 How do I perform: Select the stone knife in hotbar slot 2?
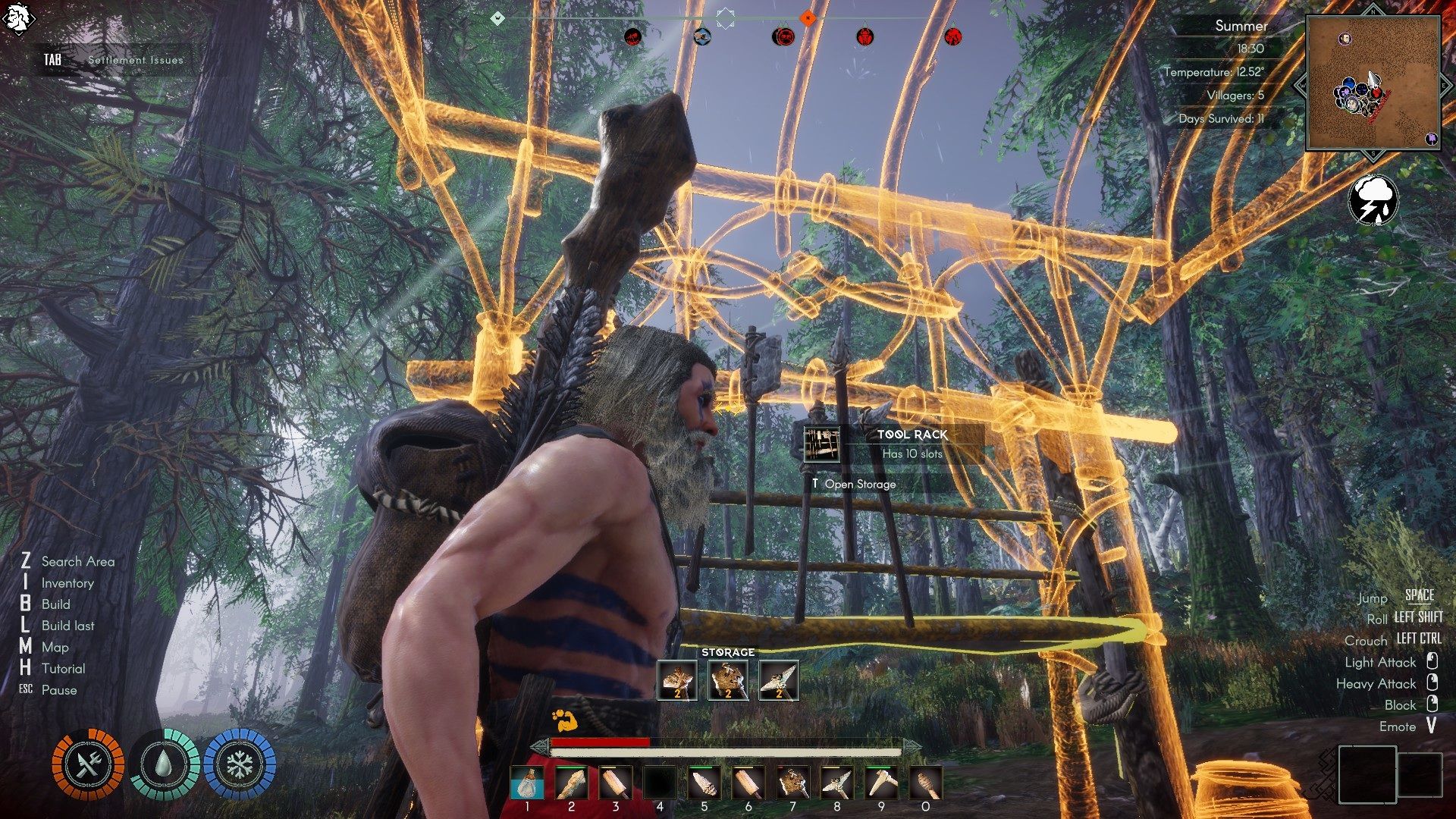click(571, 783)
